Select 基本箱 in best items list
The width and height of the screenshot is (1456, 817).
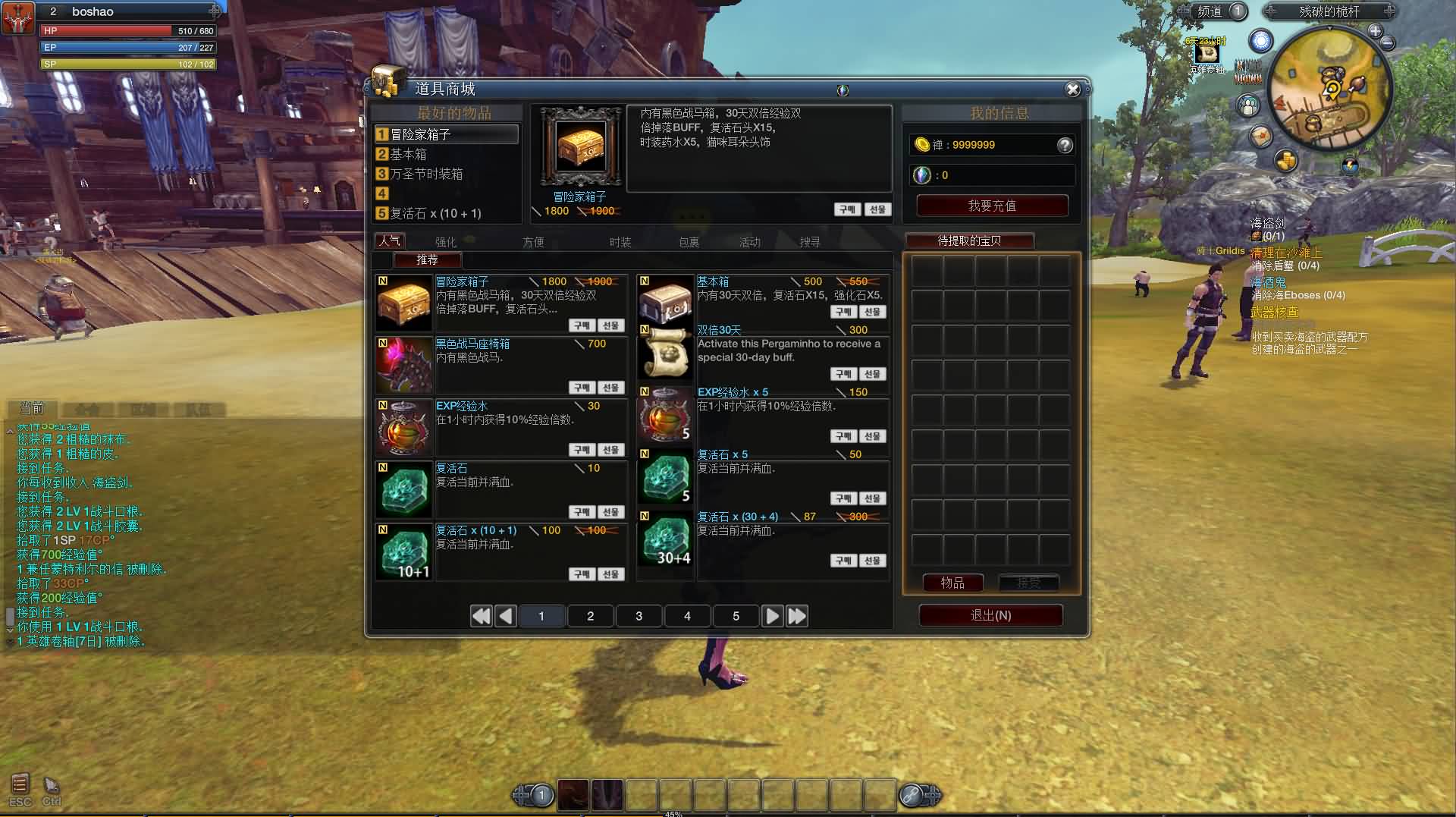click(x=409, y=154)
